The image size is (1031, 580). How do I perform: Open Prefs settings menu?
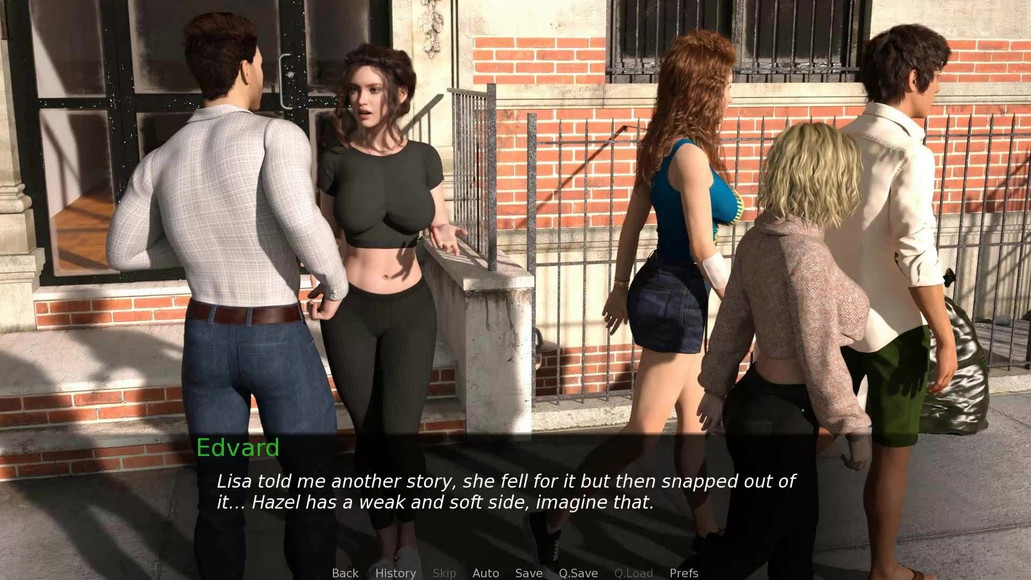684,573
